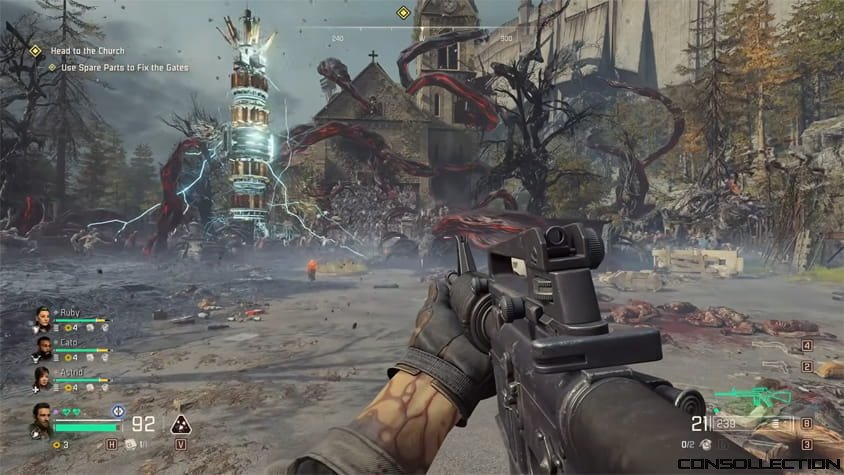Click the blue round status icon above health
Viewport: 844px width, 475px height.
coord(118,409)
